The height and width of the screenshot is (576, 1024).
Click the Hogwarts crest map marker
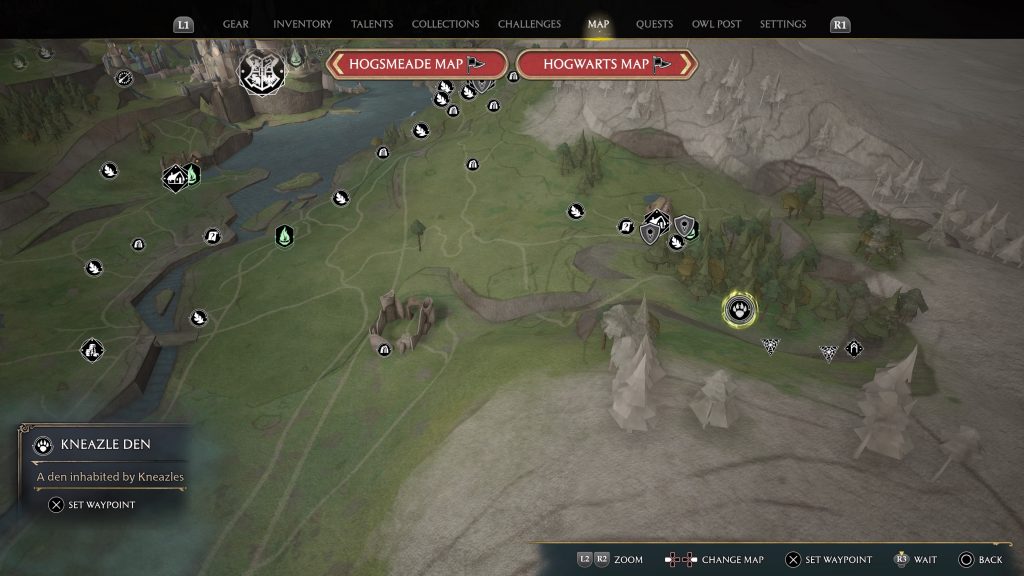(x=262, y=70)
